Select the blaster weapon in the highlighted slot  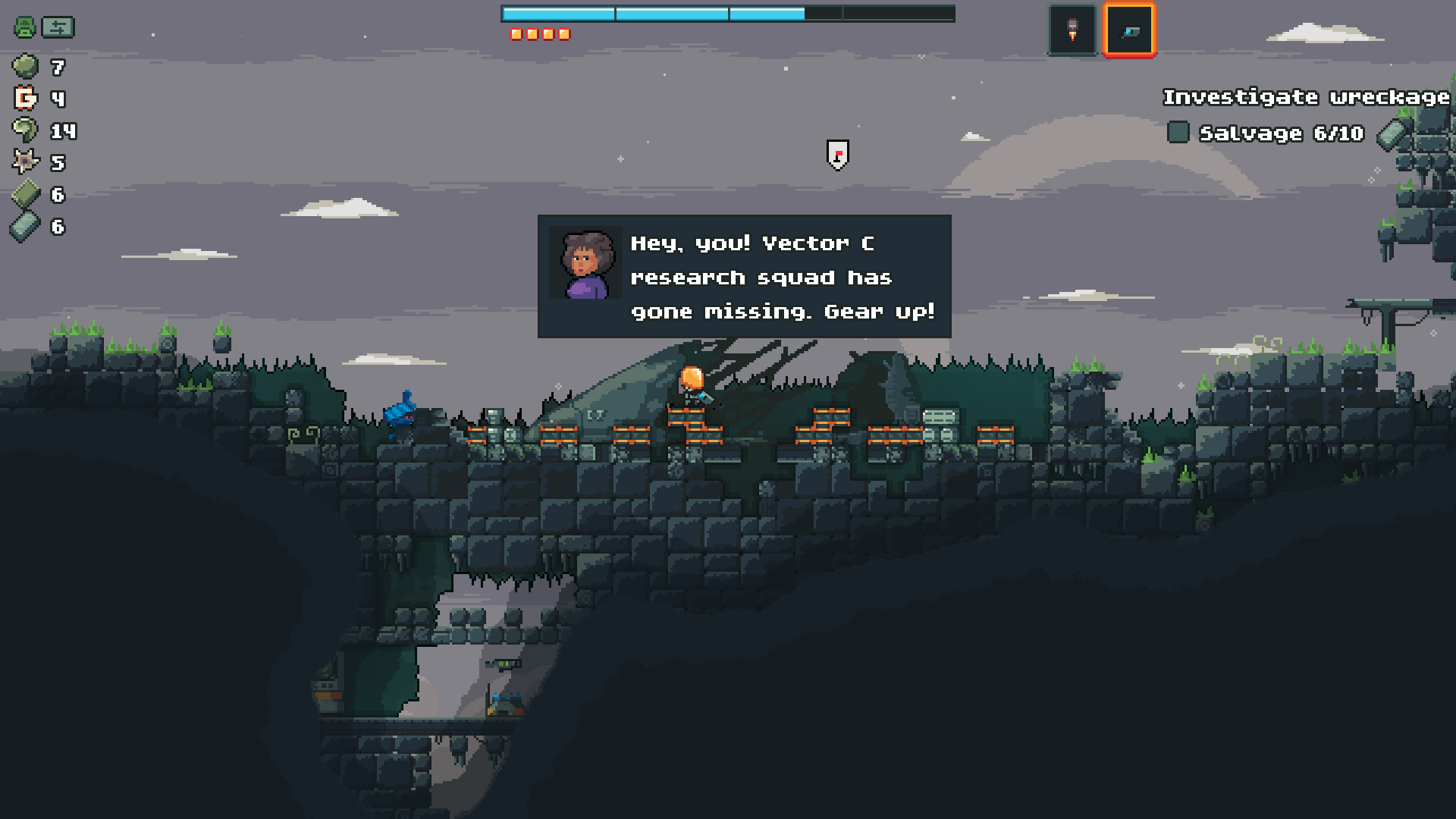pyautogui.click(x=1129, y=28)
